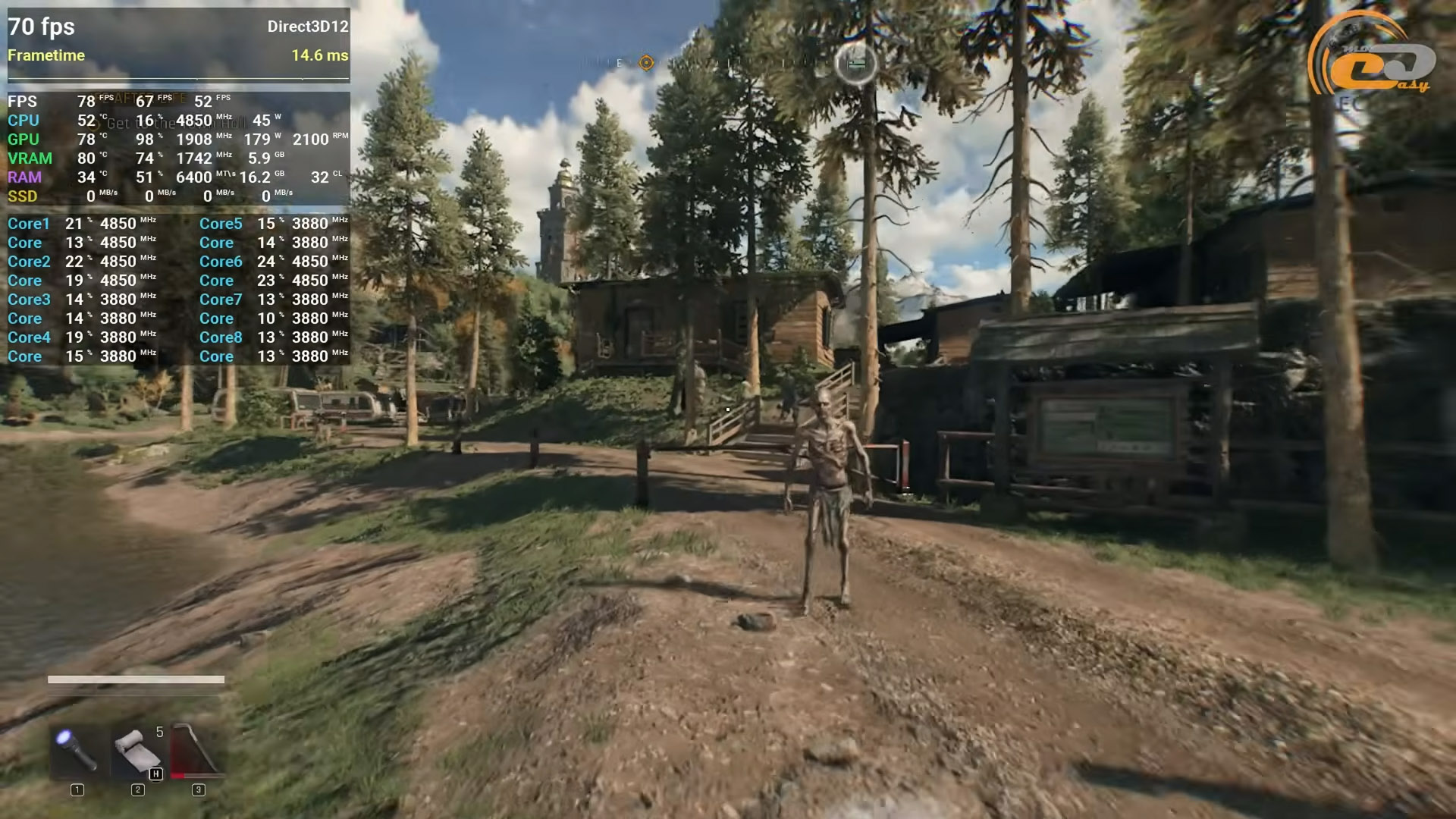Select the UV flashlight hotbar slot
Screen dimensions: 1456x819
coord(77,750)
